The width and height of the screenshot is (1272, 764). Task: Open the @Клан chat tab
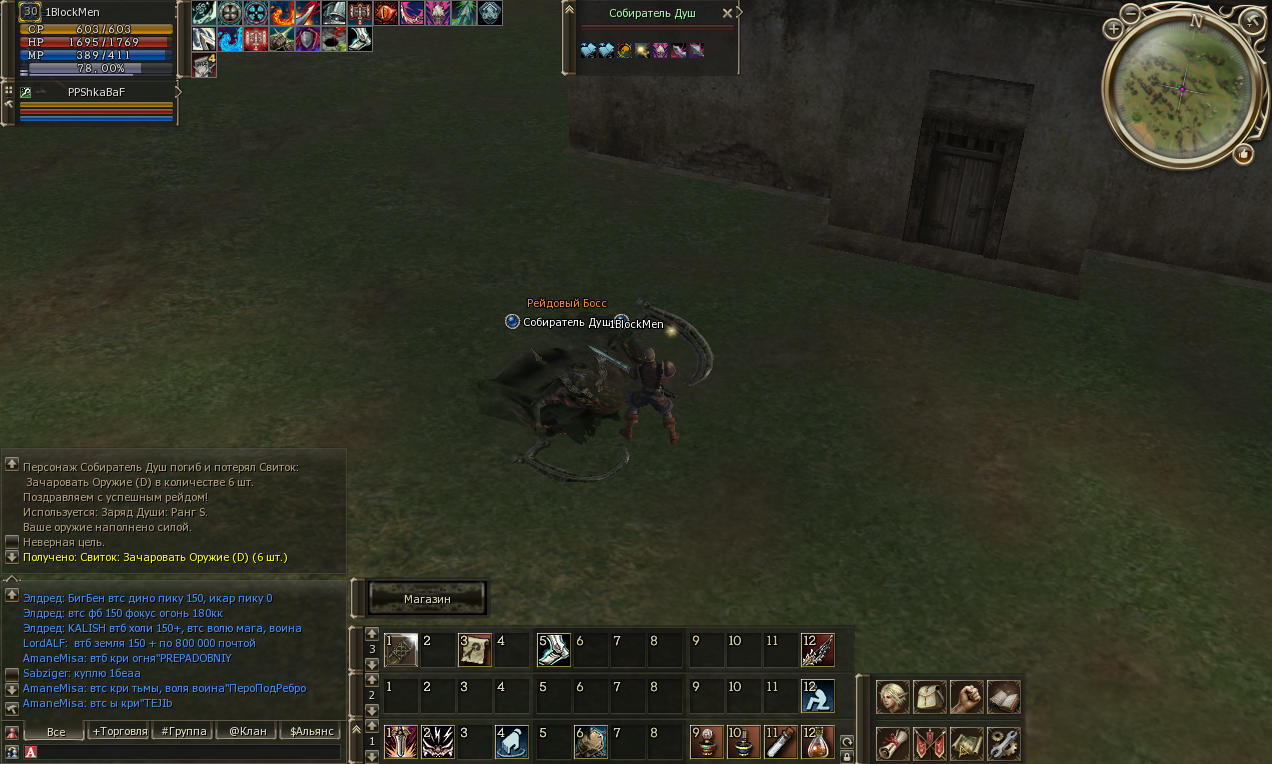point(247,731)
